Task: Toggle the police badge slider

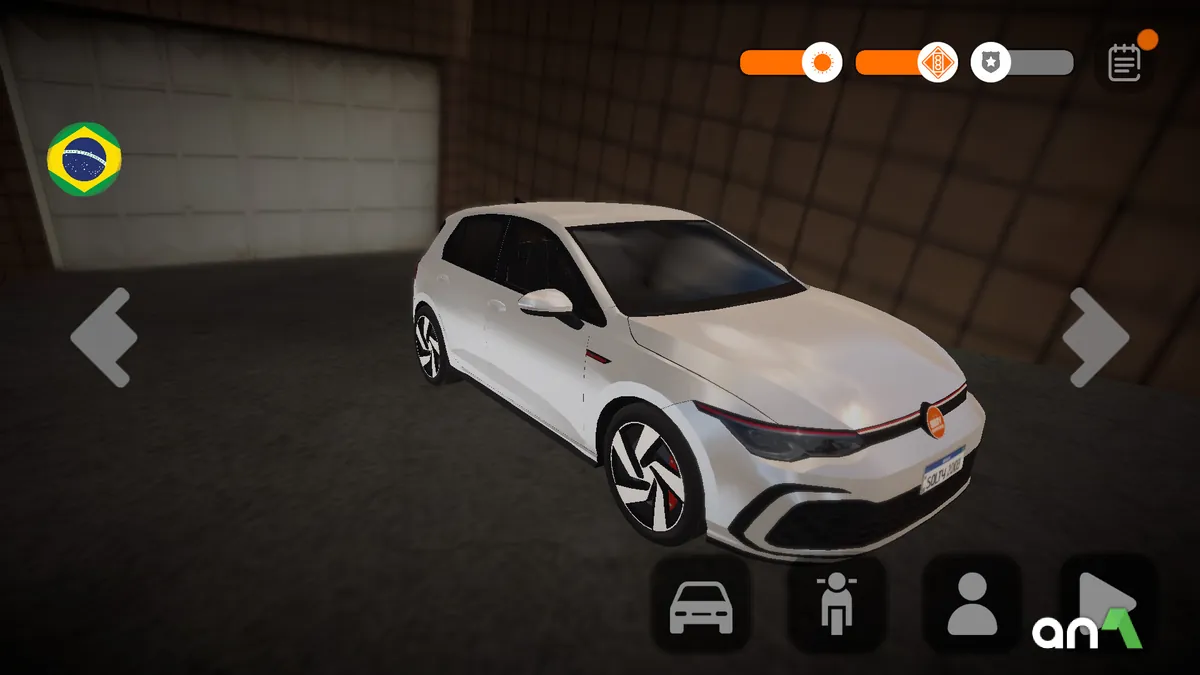Action: [991, 63]
